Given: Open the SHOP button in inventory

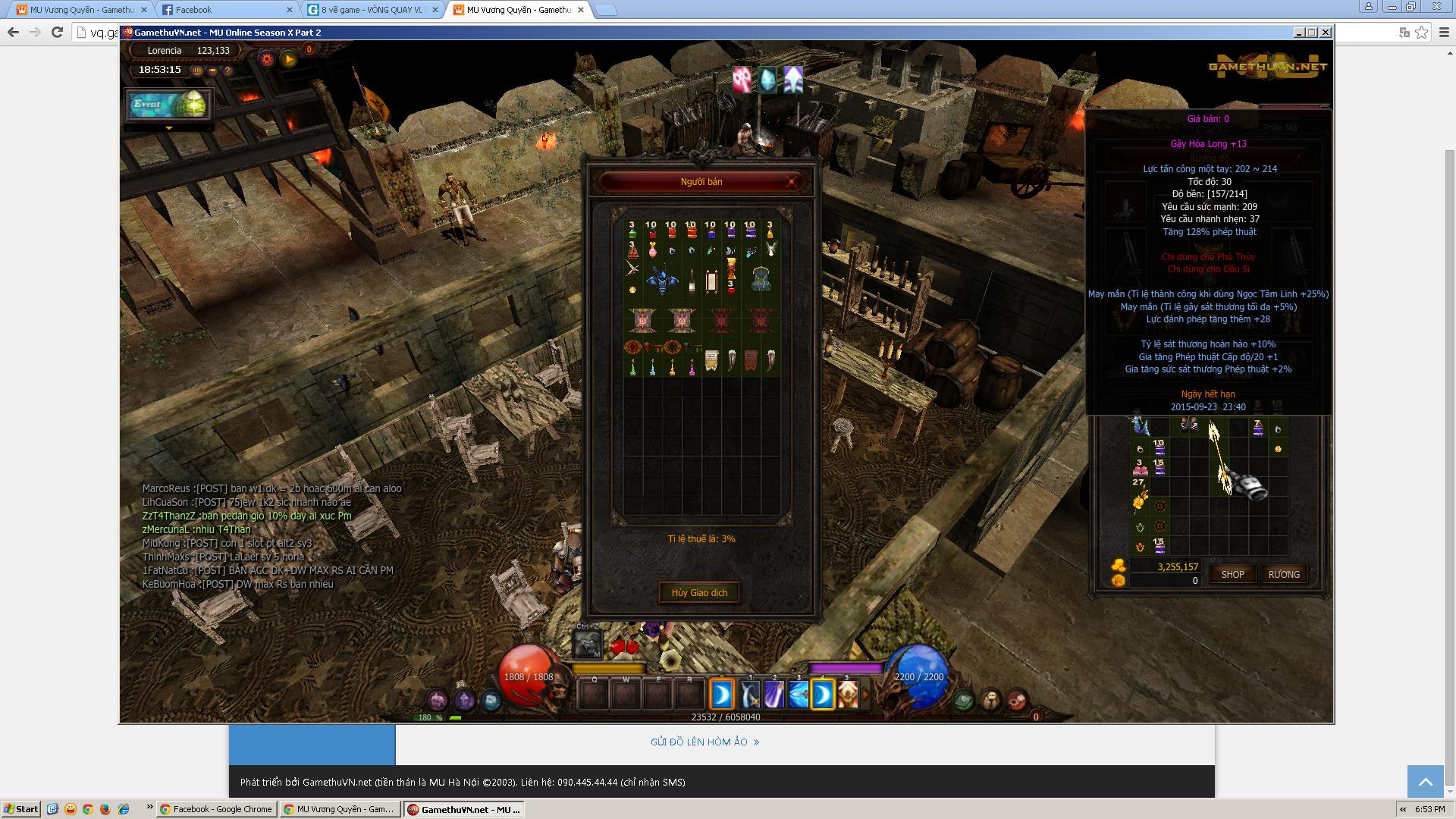Looking at the screenshot, I should [x=1232, y=574].
